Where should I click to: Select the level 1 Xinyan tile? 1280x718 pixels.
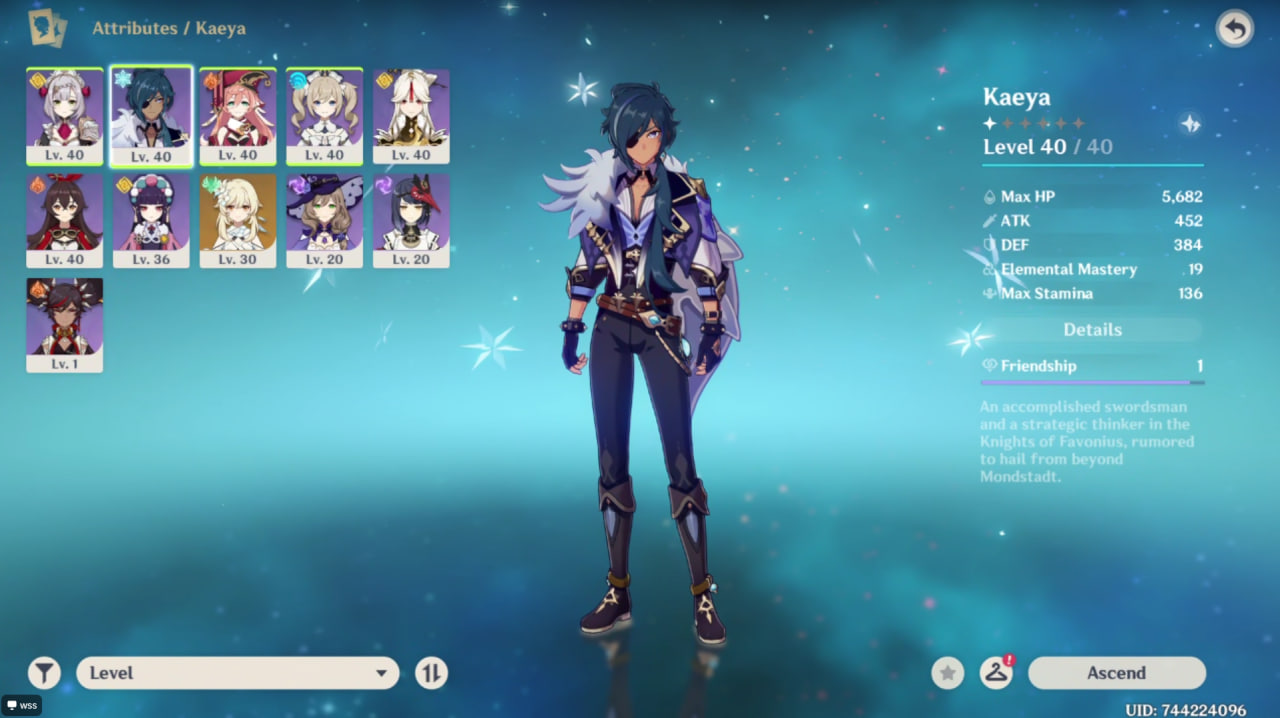click(64, 324)
